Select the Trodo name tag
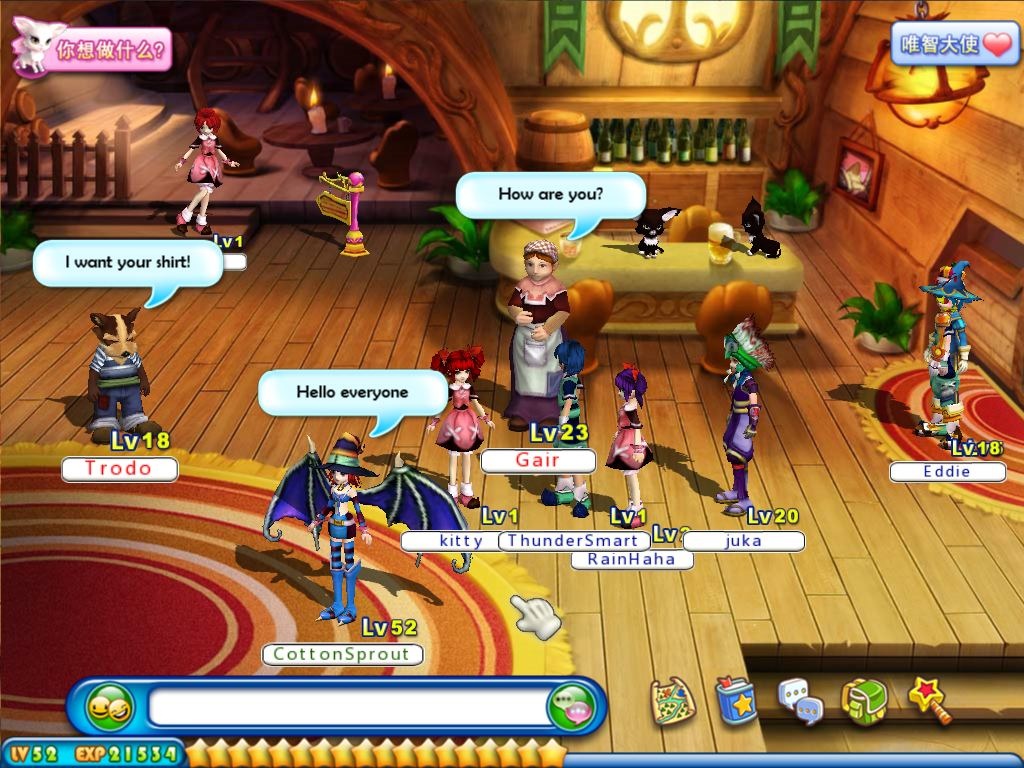 [x=119, y=468]
